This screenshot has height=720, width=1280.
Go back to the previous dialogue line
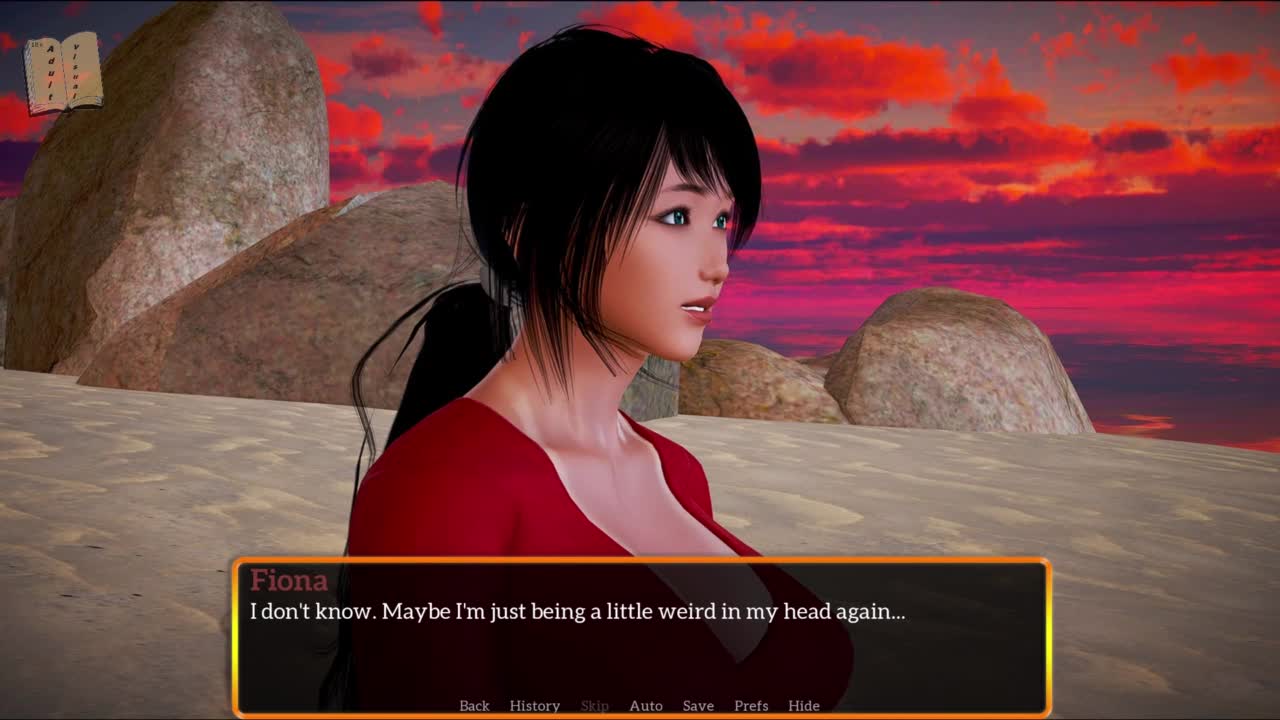pyautogui.click(x=474, y=706)
